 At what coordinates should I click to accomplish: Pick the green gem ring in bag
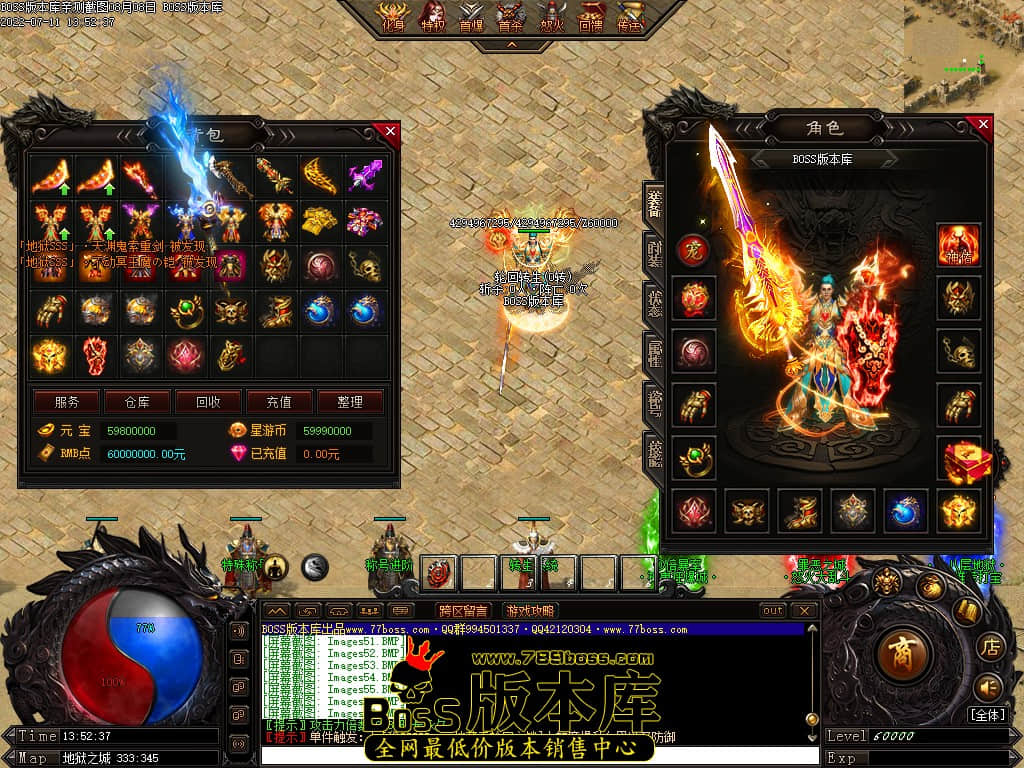tap(184, 310)
